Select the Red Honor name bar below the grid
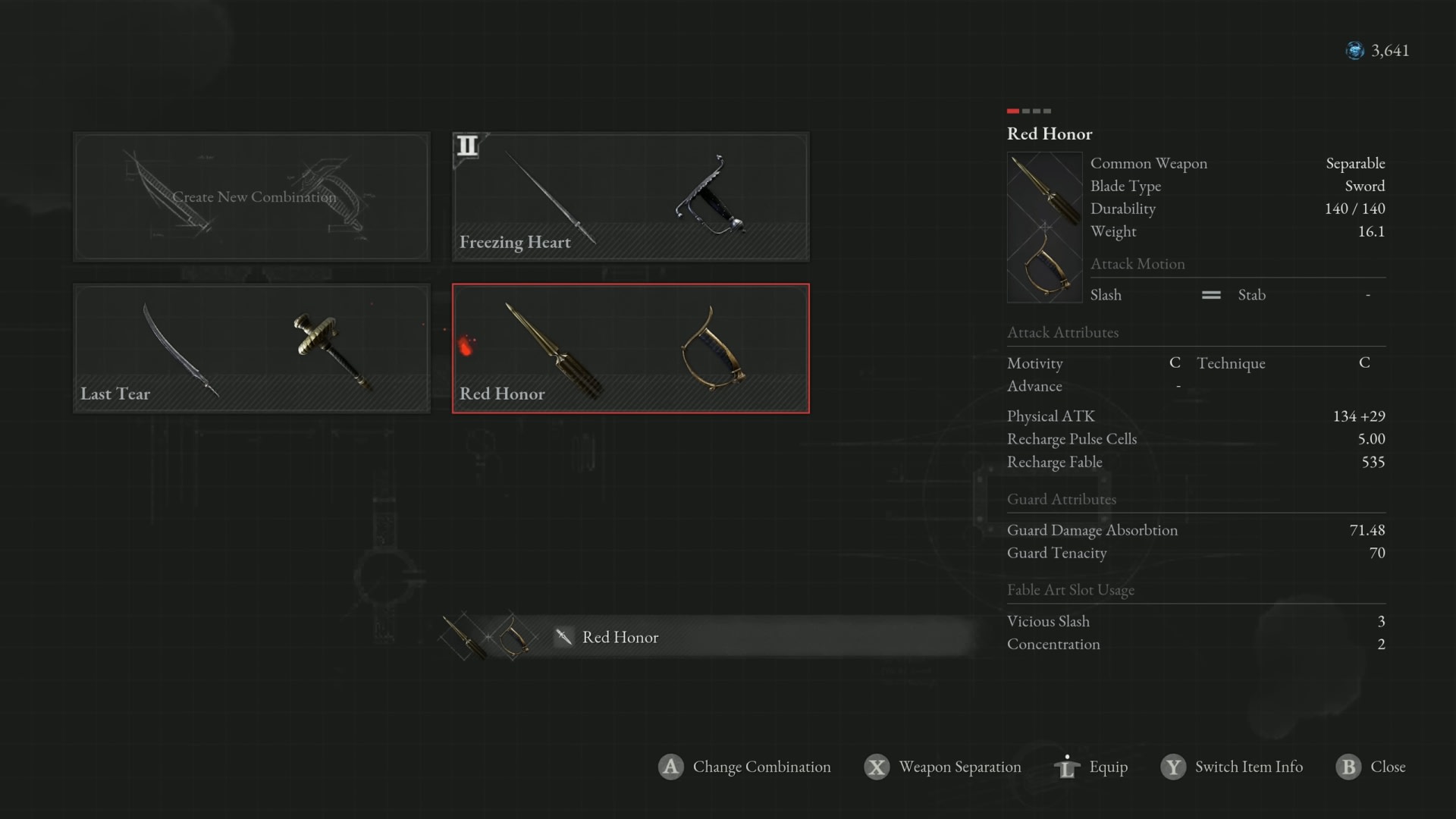The width and height of the screenshot is (1456, 819). click(x=705, y=637)
